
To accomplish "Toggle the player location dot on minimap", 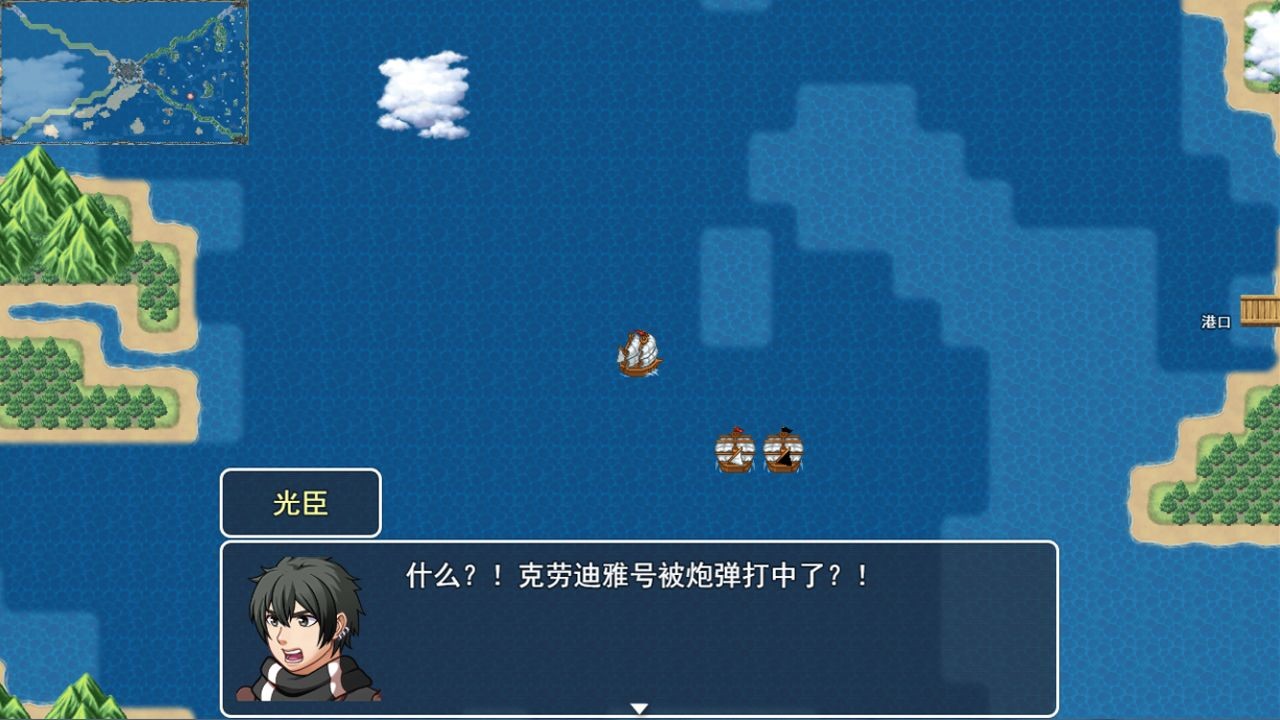I will tap(190, 96).
